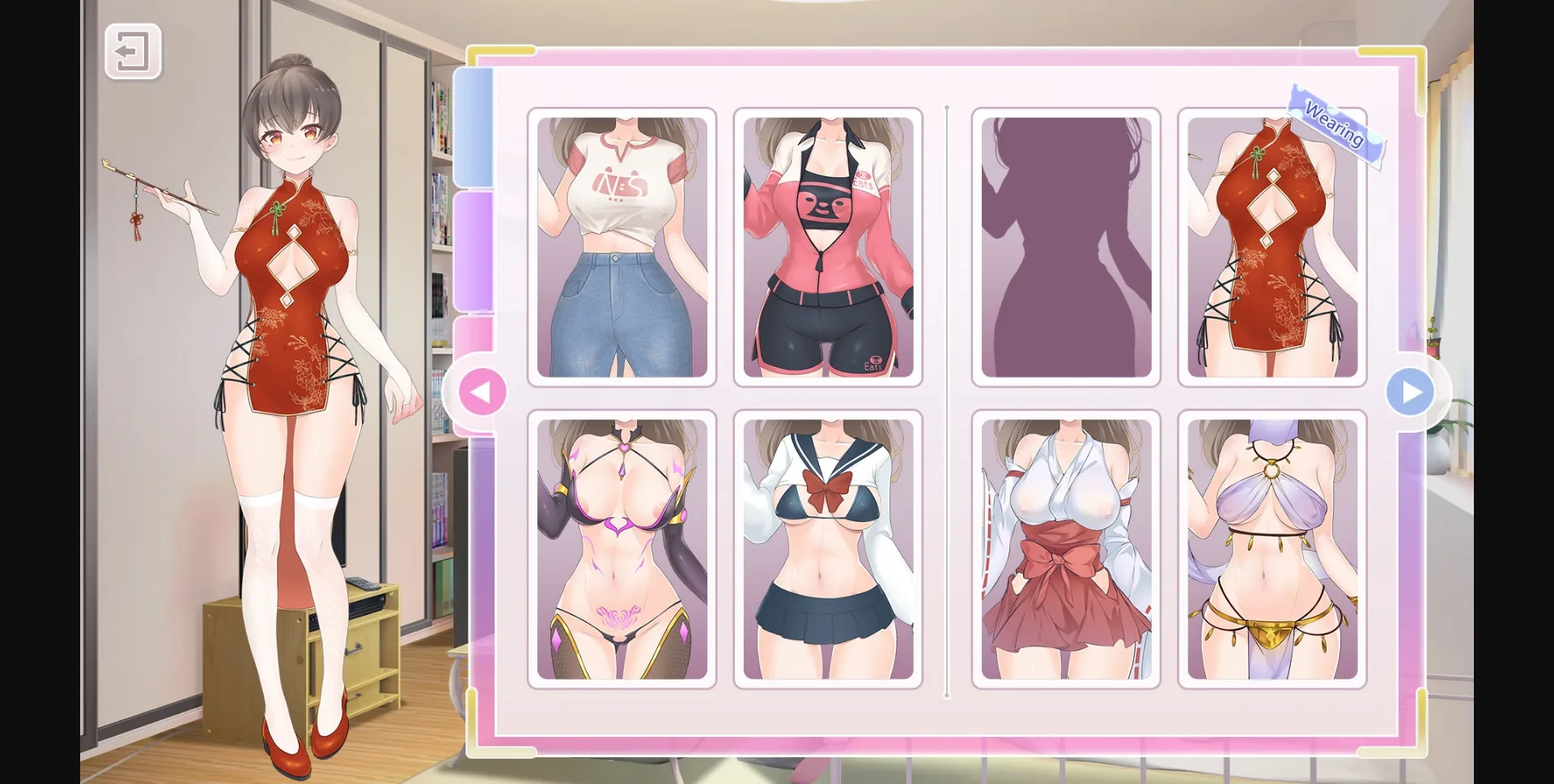Select the white crop tee and jeans outfit
This screenshot has height=784, width=1554.
click(x=622, y=247)
